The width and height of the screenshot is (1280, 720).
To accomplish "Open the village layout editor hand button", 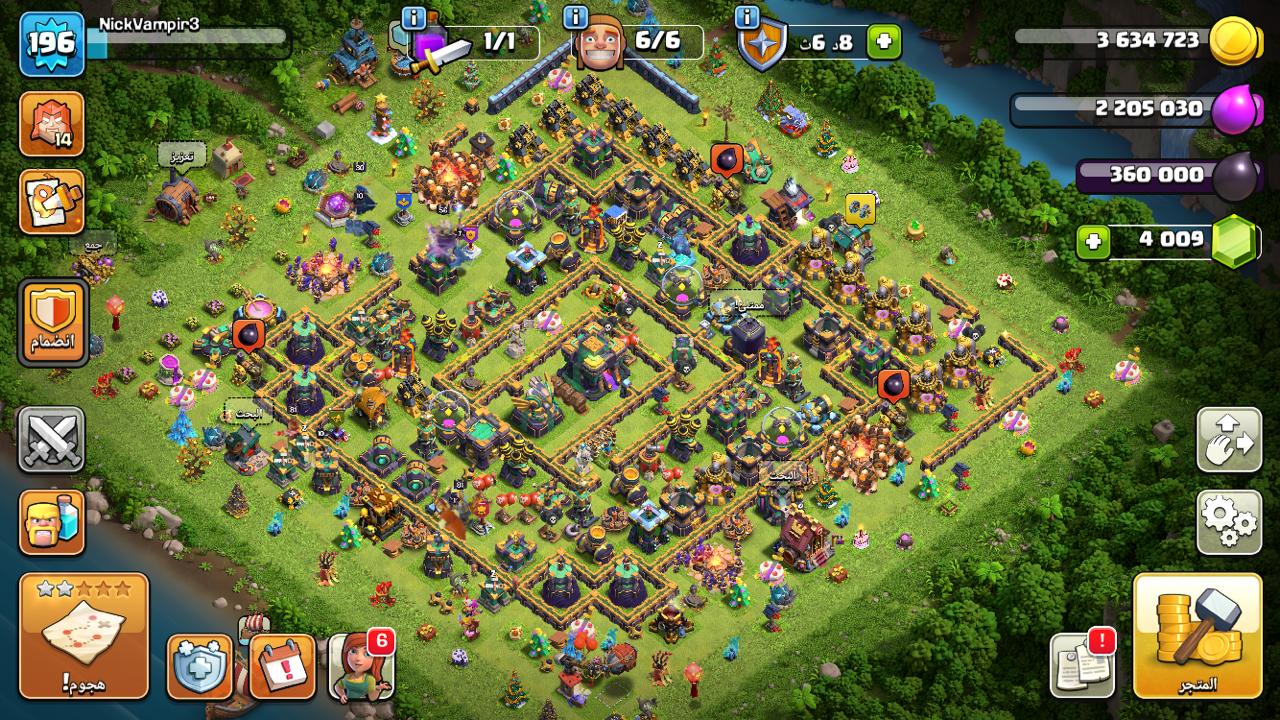I will (1229, 439).
